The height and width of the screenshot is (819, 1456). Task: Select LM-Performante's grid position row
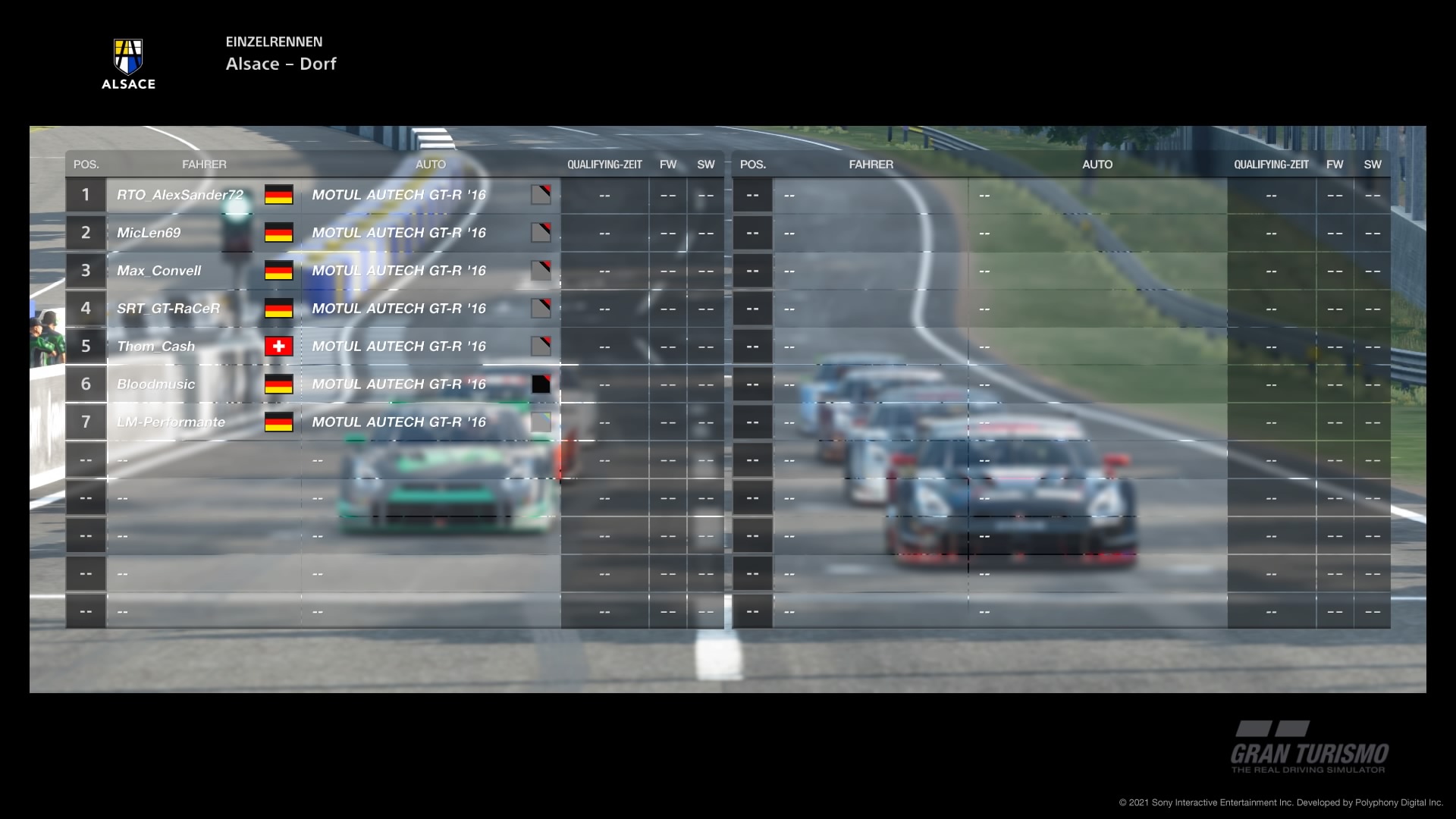coord(171,422)
